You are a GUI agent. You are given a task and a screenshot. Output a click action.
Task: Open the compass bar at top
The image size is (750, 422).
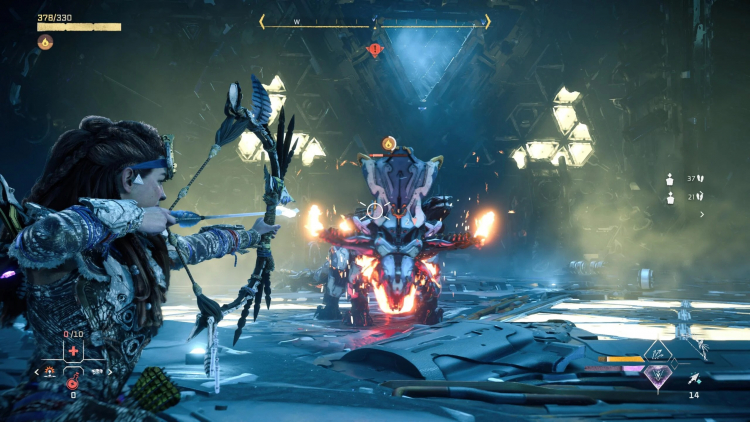coord(375,21)
